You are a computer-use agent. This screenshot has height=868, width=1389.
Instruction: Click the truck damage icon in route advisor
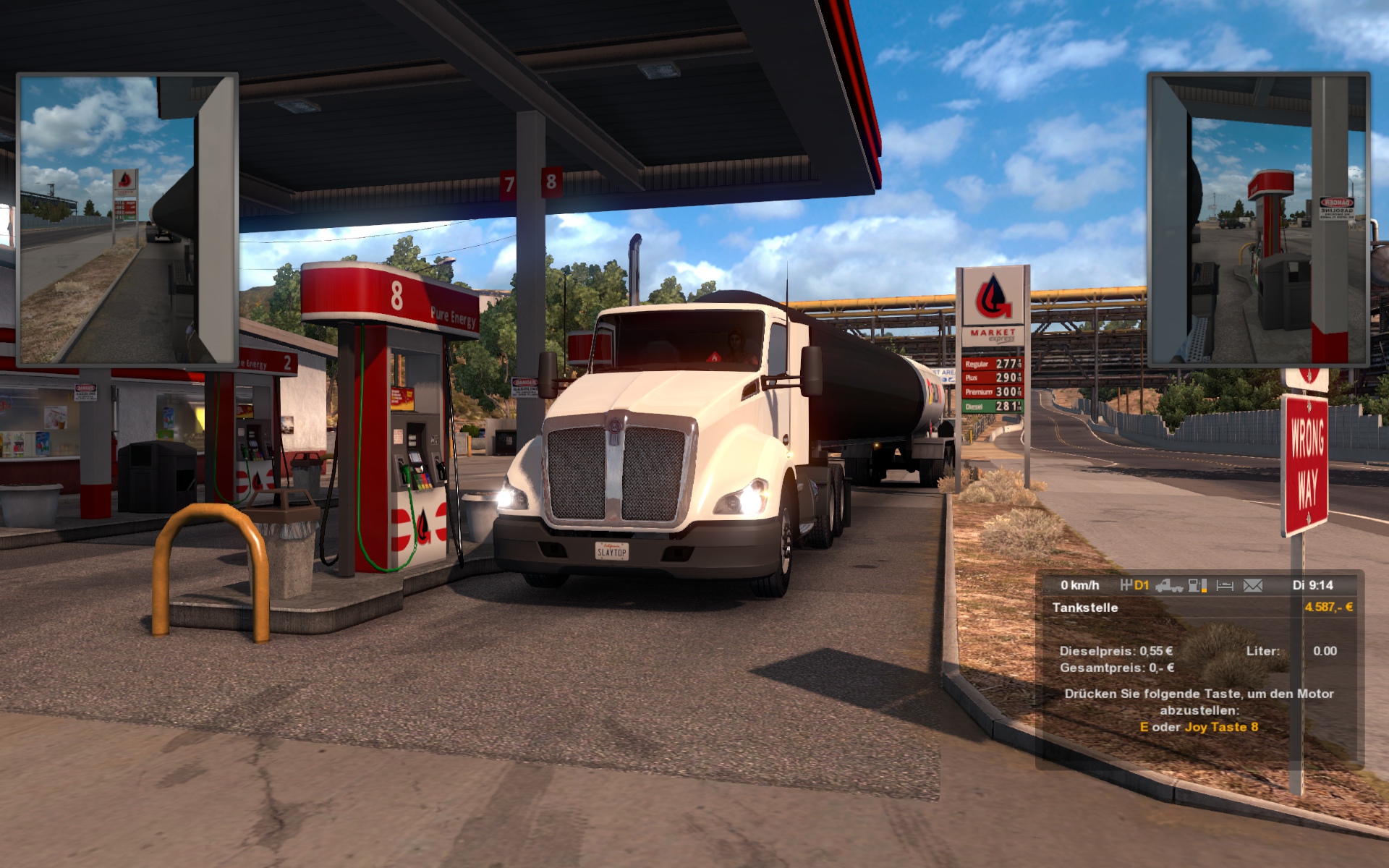coord(1168,585)
